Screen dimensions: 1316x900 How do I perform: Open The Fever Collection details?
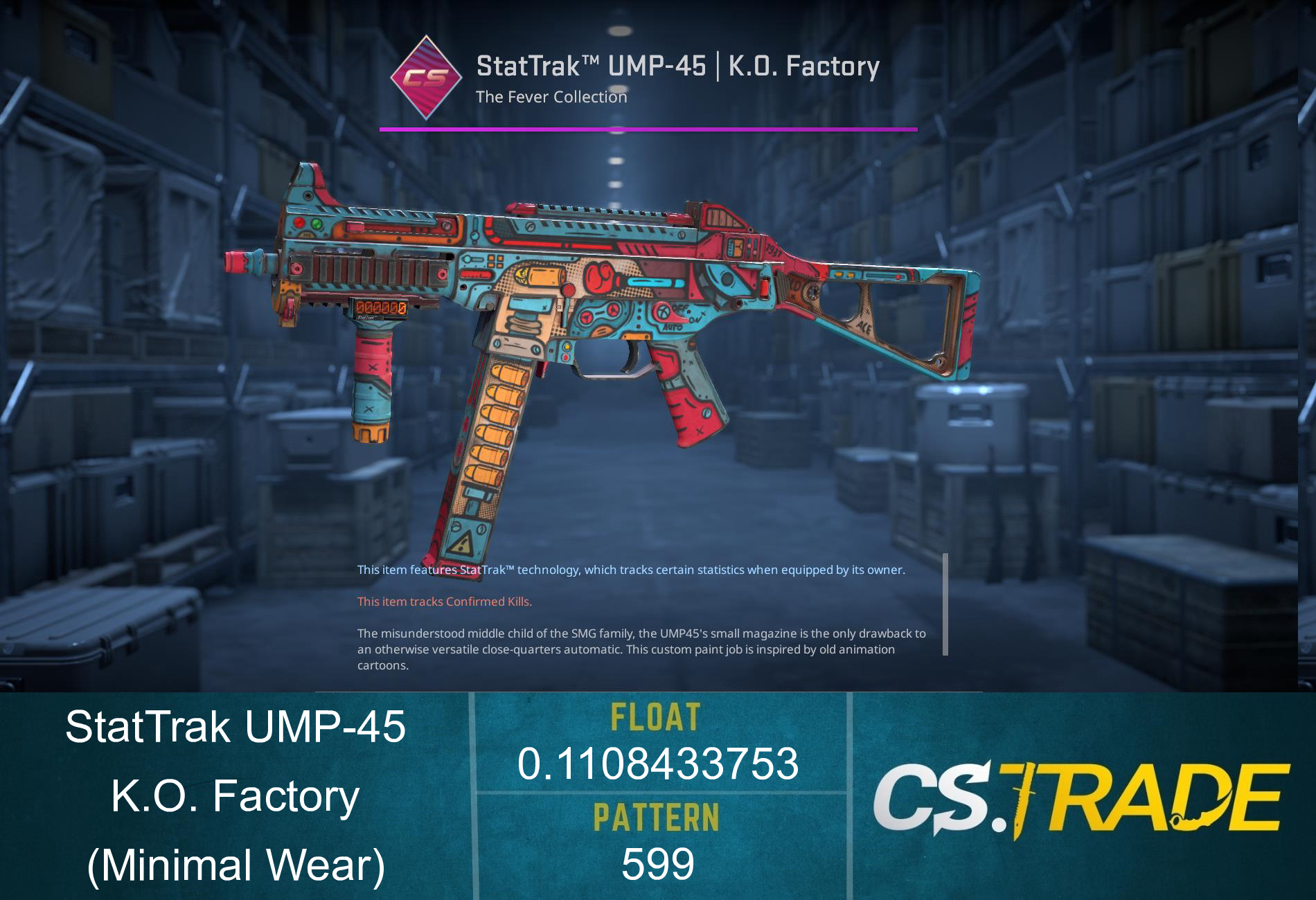[x=550, y=98]
